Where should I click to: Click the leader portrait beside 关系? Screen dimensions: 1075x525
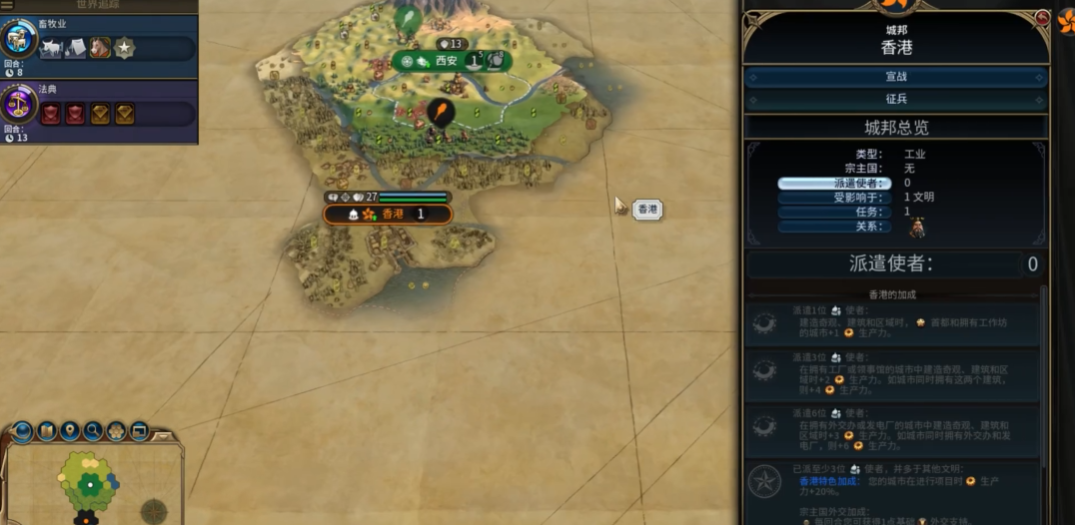[916, 228]
